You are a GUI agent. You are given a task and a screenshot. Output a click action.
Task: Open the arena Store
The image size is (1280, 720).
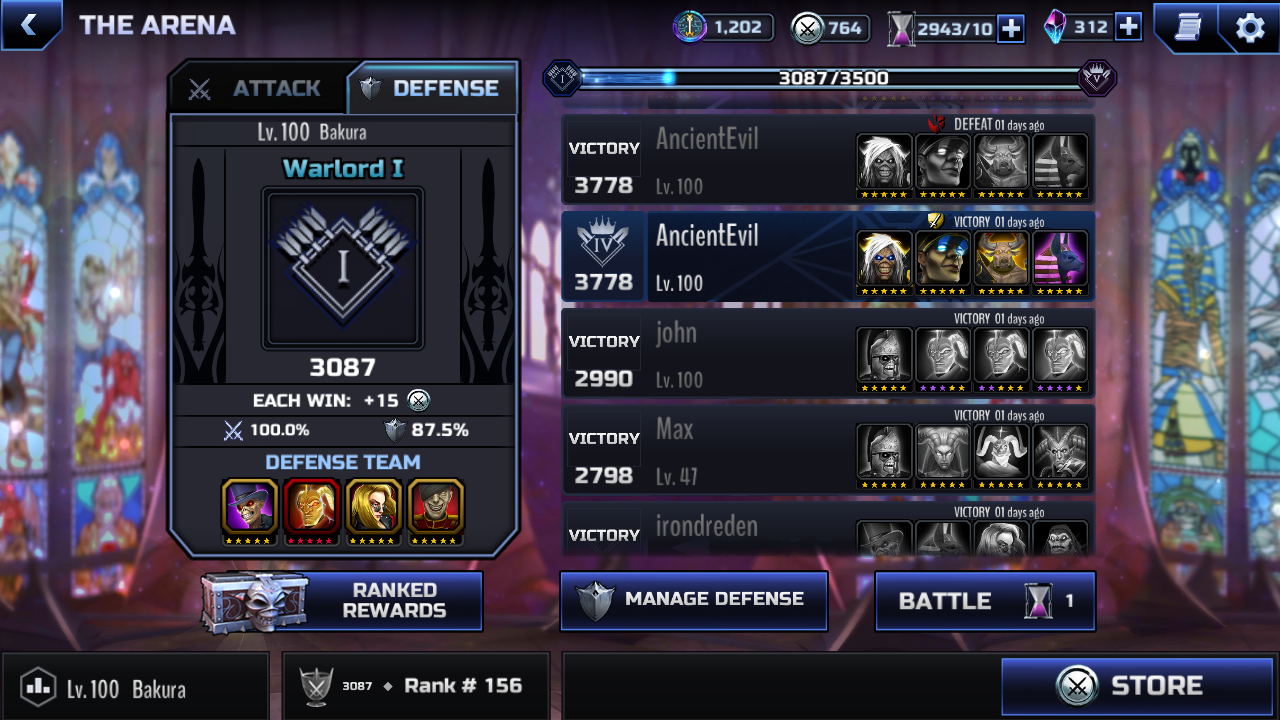coord(1137,686)
